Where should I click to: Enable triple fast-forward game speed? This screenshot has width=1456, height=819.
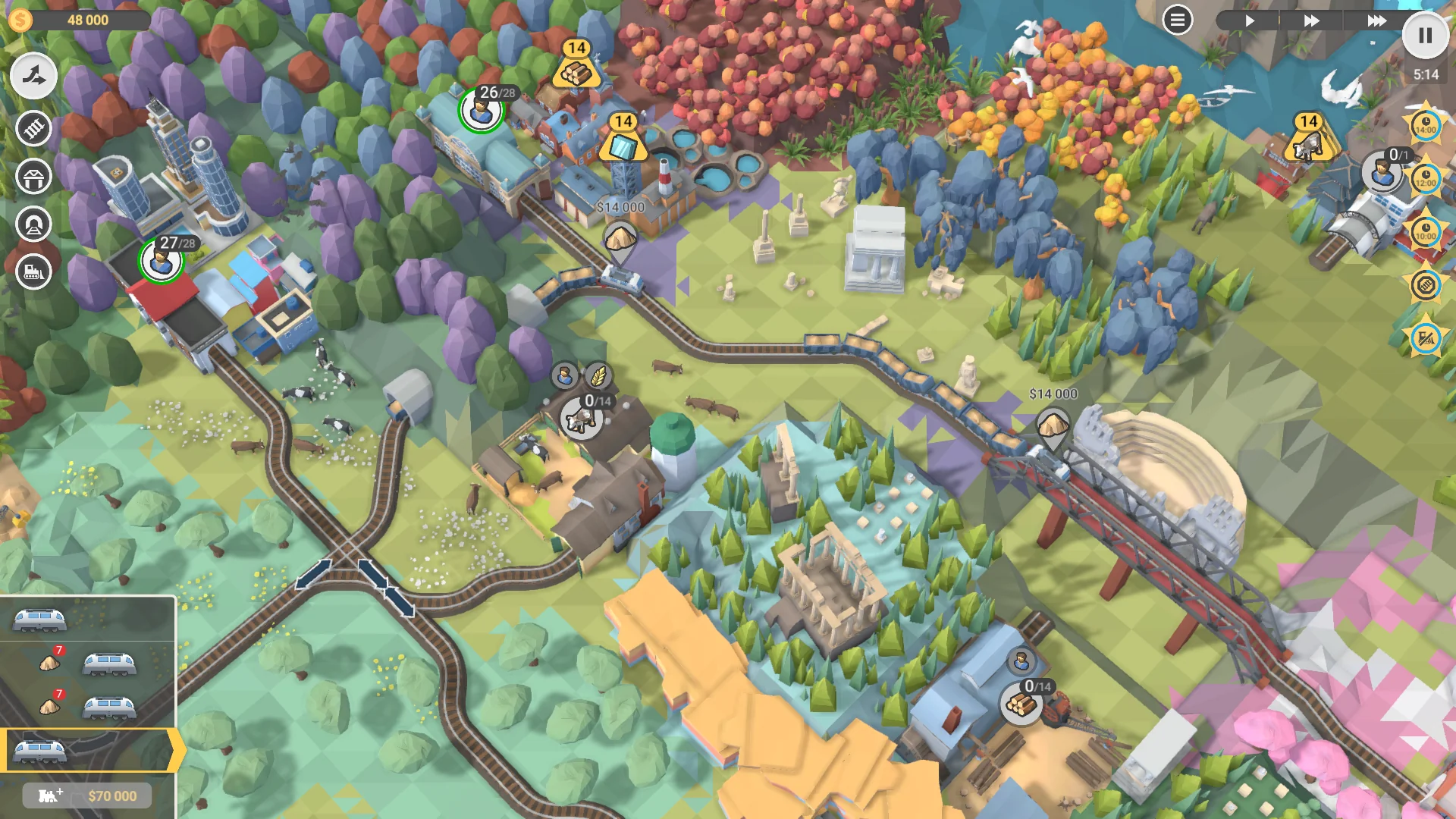click(x=1376, y=20)
